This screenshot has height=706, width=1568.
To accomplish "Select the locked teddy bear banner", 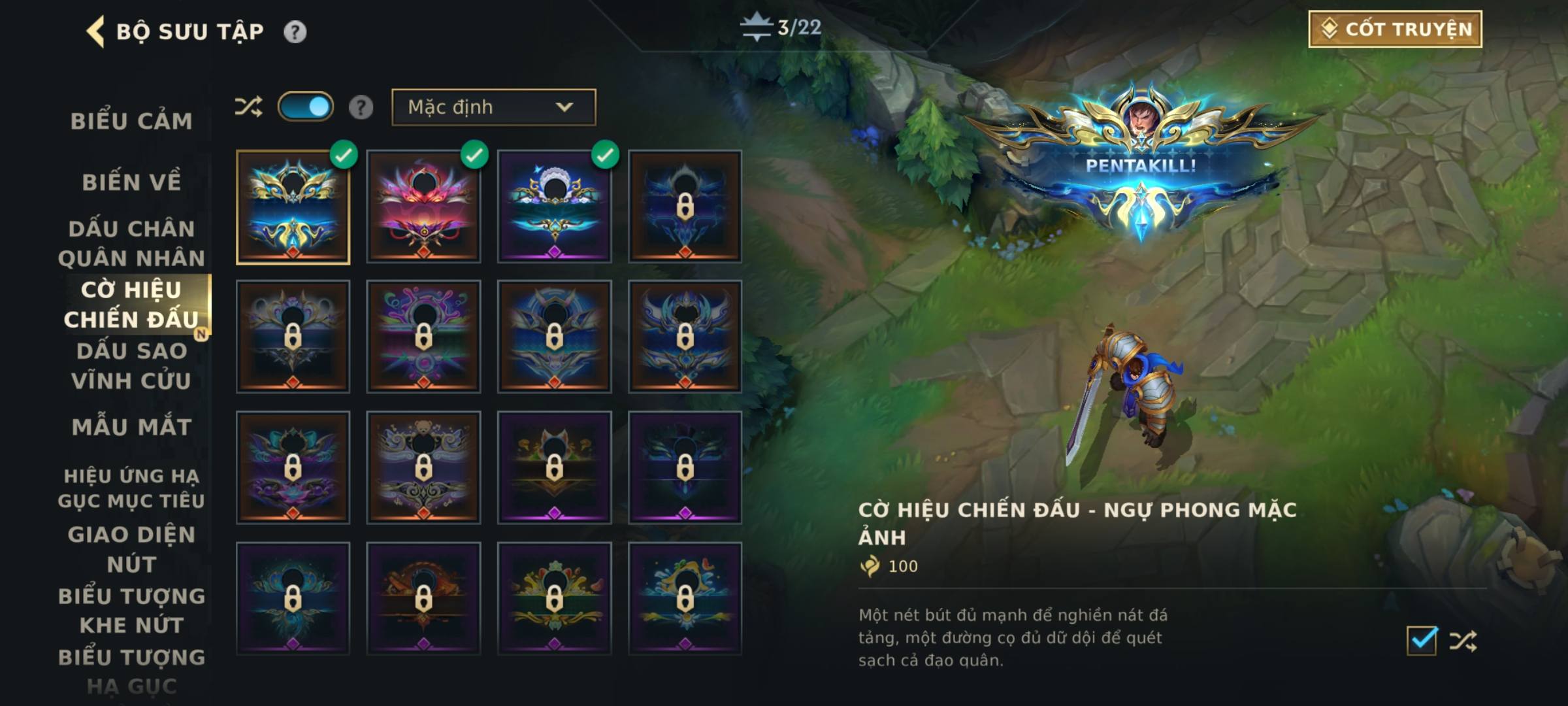I will coord(423,467).
